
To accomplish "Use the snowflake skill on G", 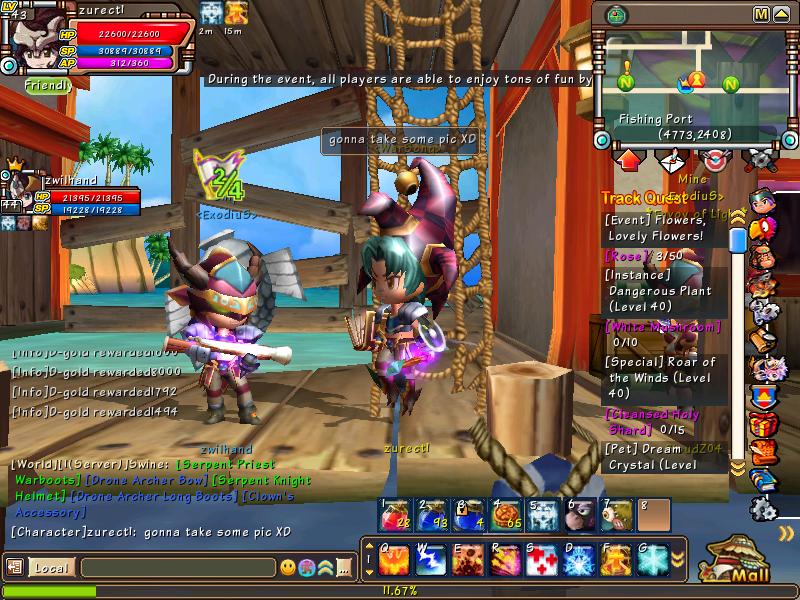I will click(x=650, y=559).
